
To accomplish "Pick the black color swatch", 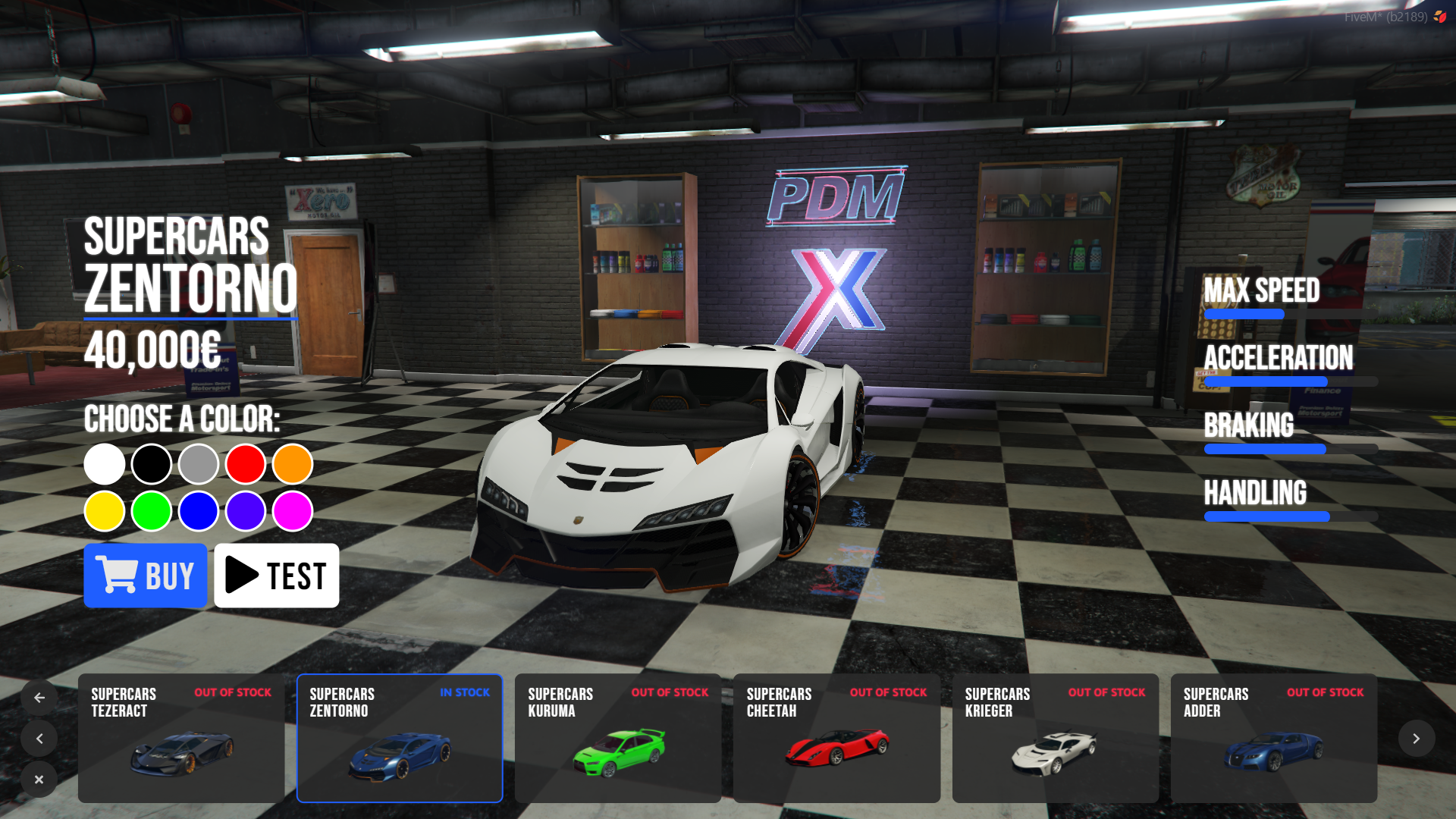I will click(x=152, y=464).
